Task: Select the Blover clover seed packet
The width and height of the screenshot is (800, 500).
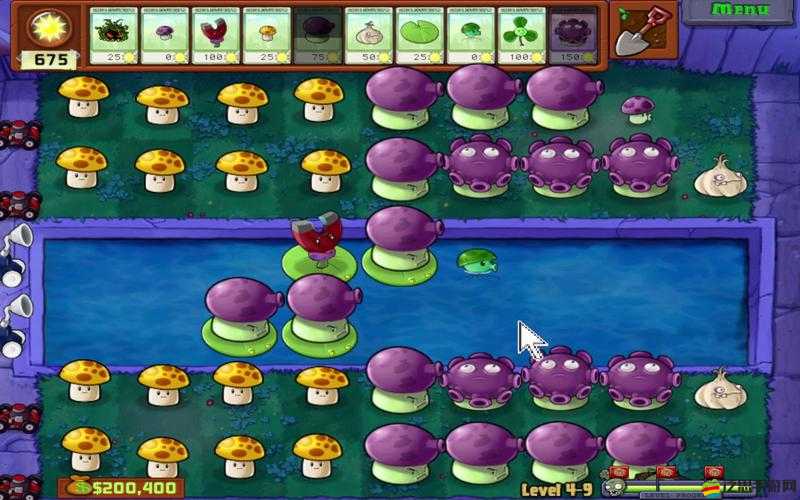Action: (523, 36)
